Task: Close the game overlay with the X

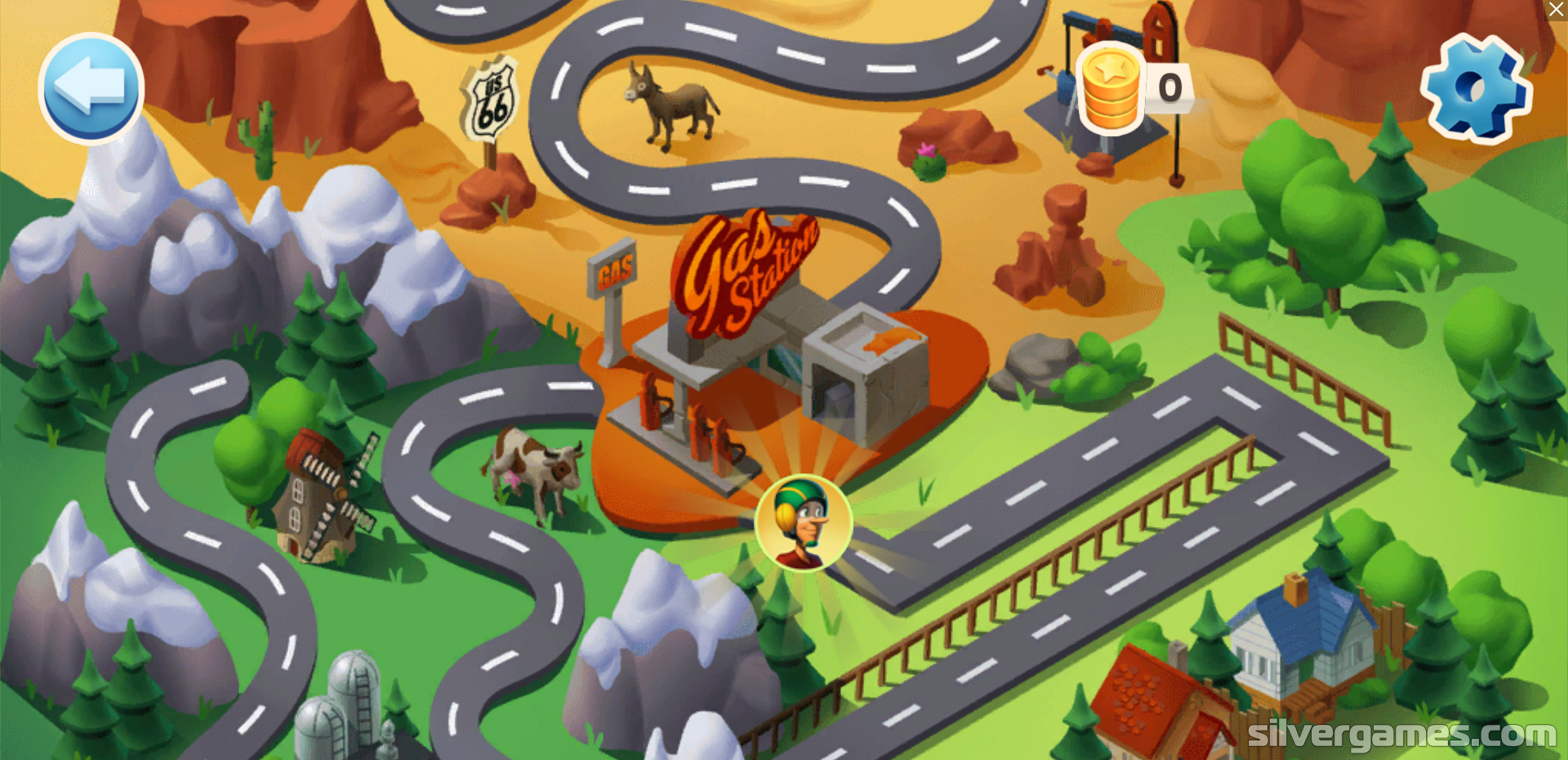Action: point(1556,10)
